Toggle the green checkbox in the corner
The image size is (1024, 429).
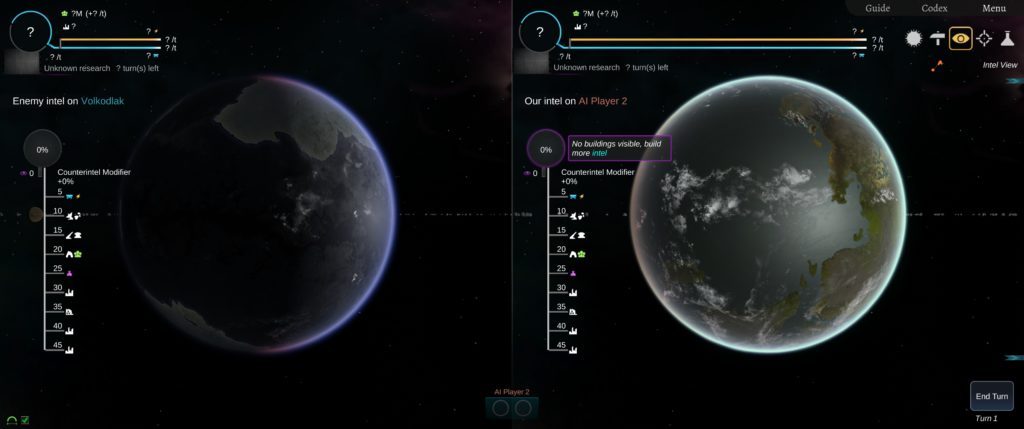pyautogui.click(x=25, y=420)
